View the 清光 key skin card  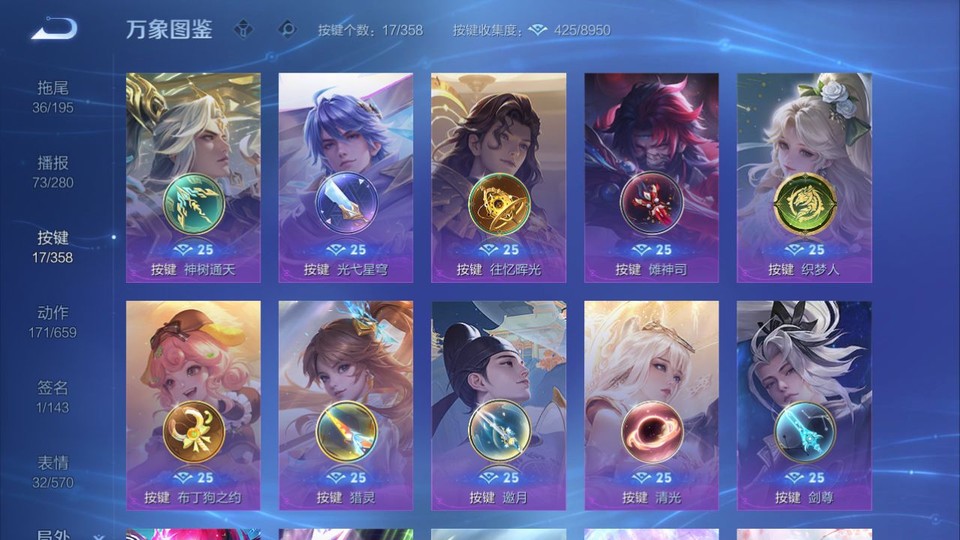(x=651, y=405)
